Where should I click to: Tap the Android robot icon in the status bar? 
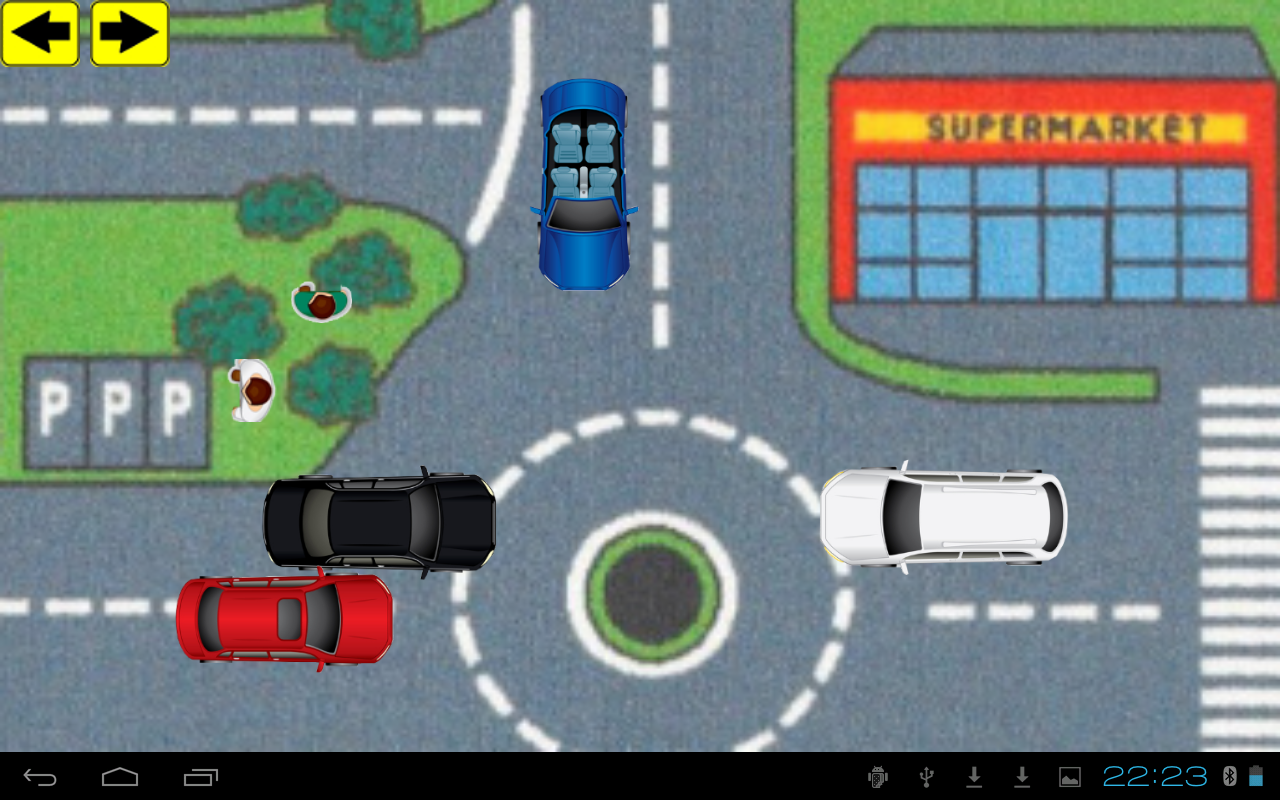tap(877, 778)
